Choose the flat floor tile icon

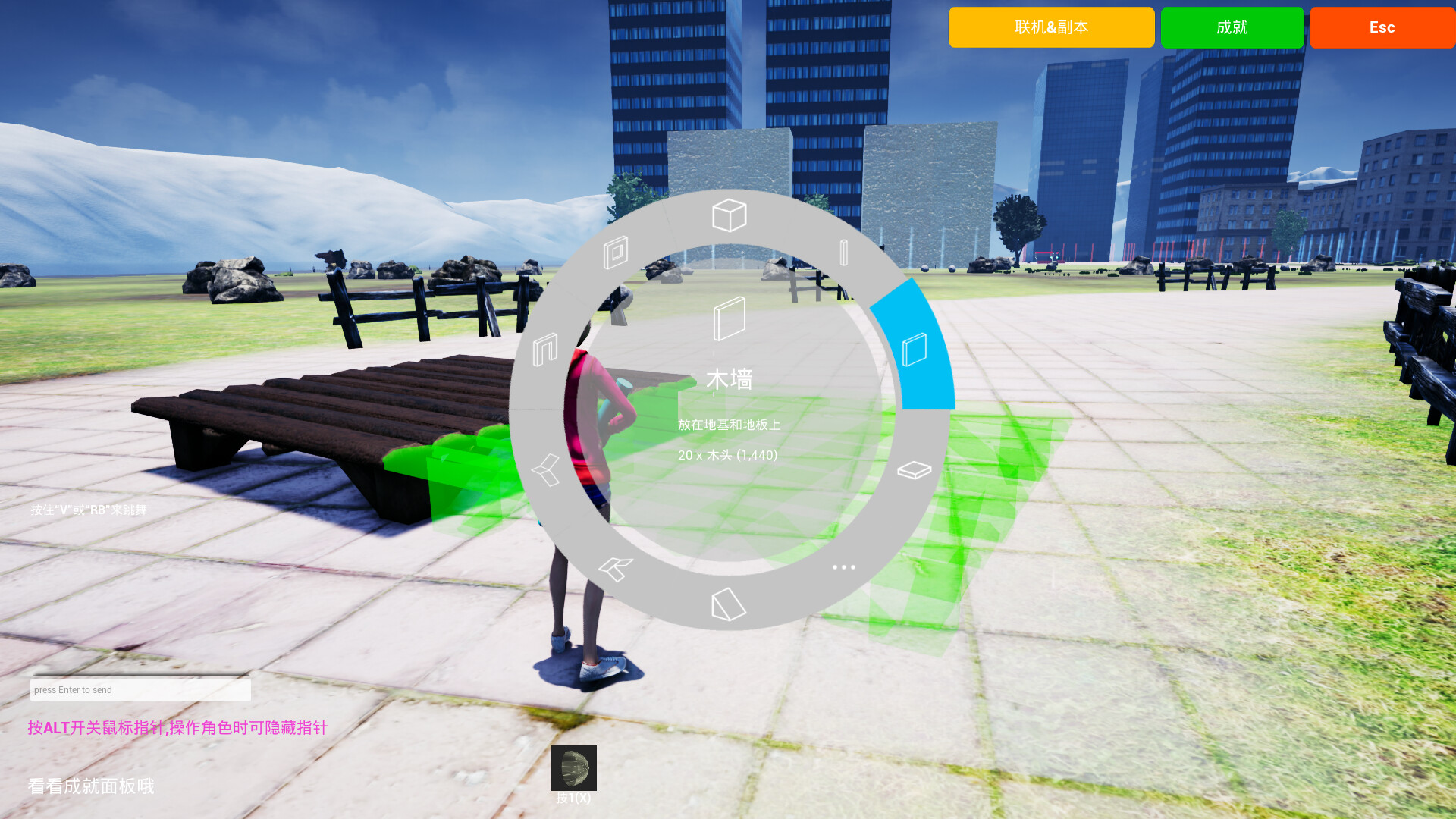914,469
